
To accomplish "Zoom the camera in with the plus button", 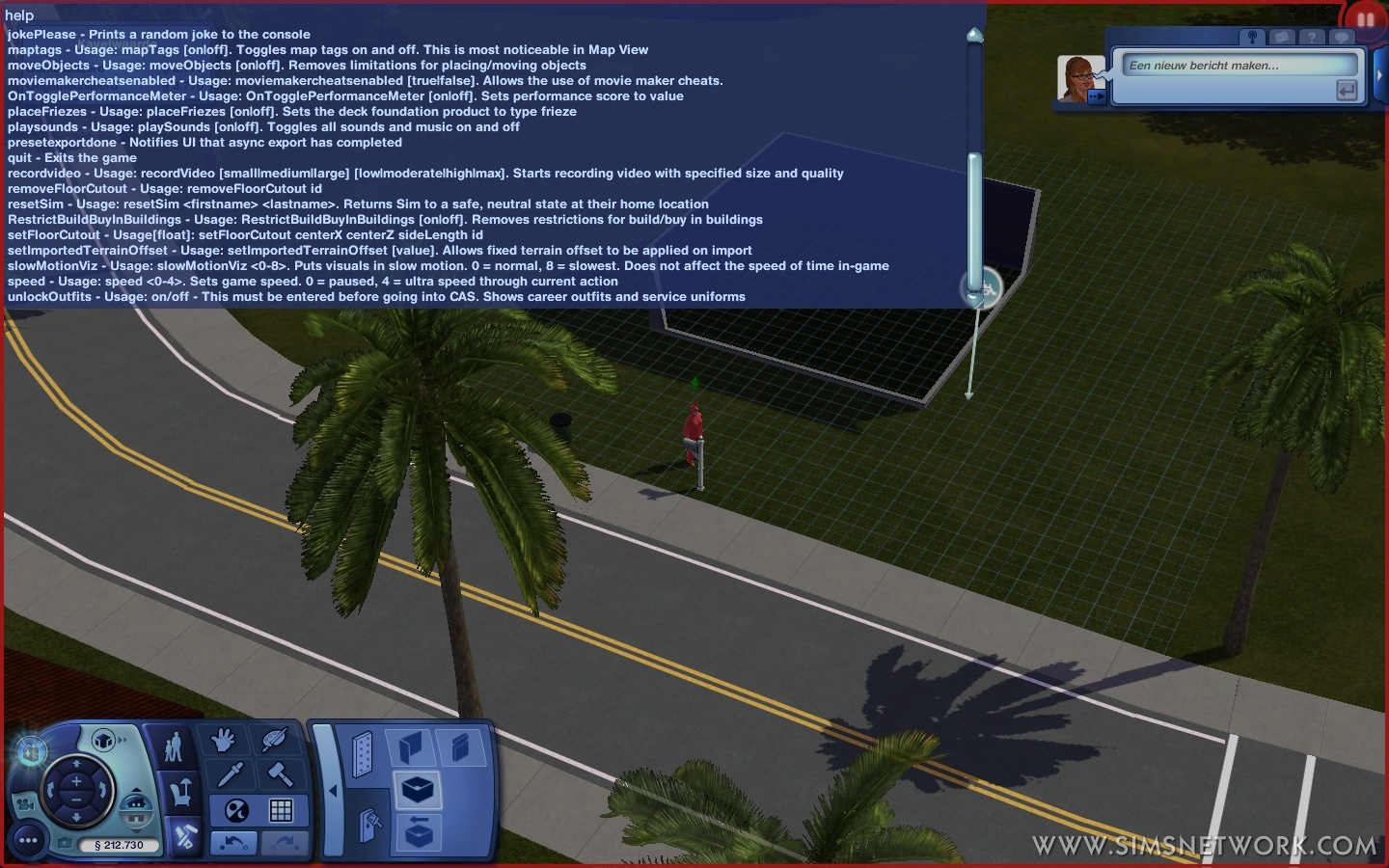I will [x=75, y=782].
